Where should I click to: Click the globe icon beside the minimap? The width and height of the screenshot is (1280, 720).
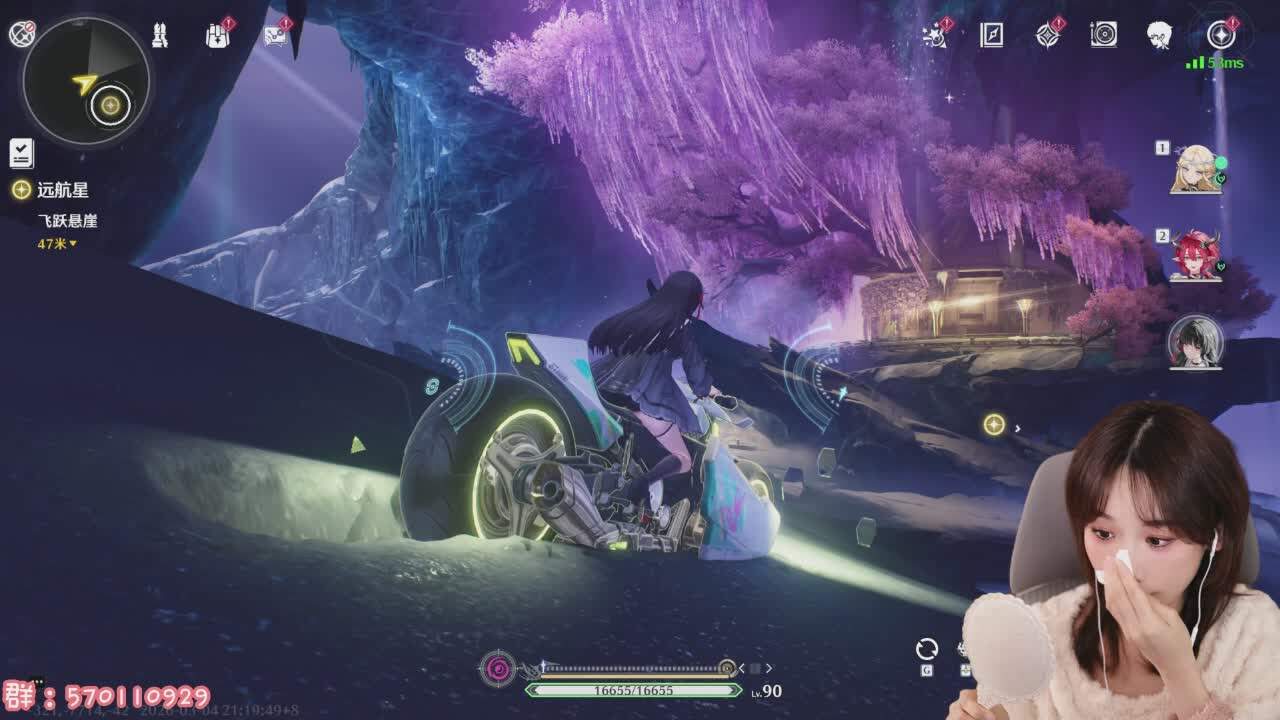coord(22,35)
